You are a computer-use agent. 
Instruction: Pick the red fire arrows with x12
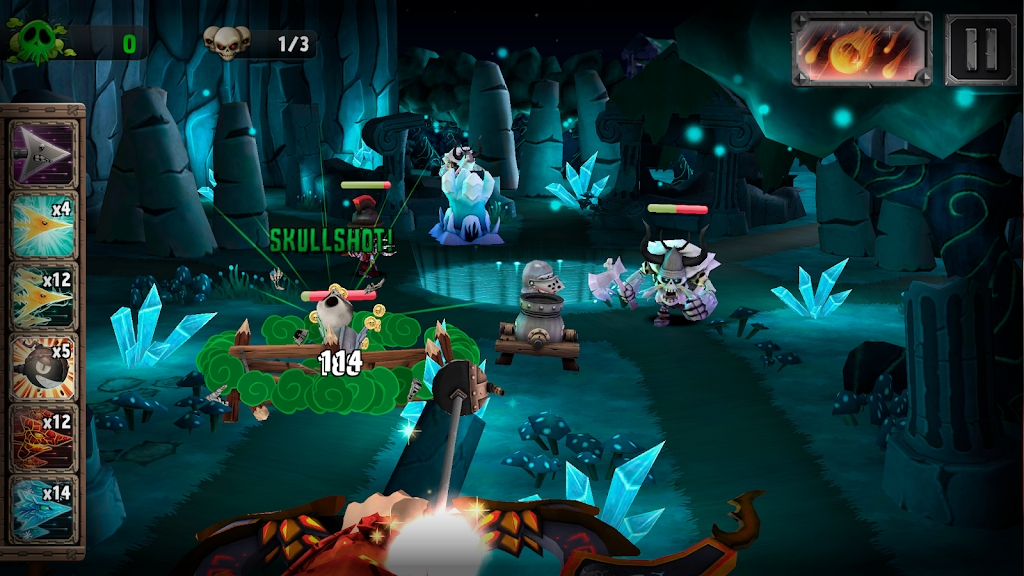pos(43,437)
